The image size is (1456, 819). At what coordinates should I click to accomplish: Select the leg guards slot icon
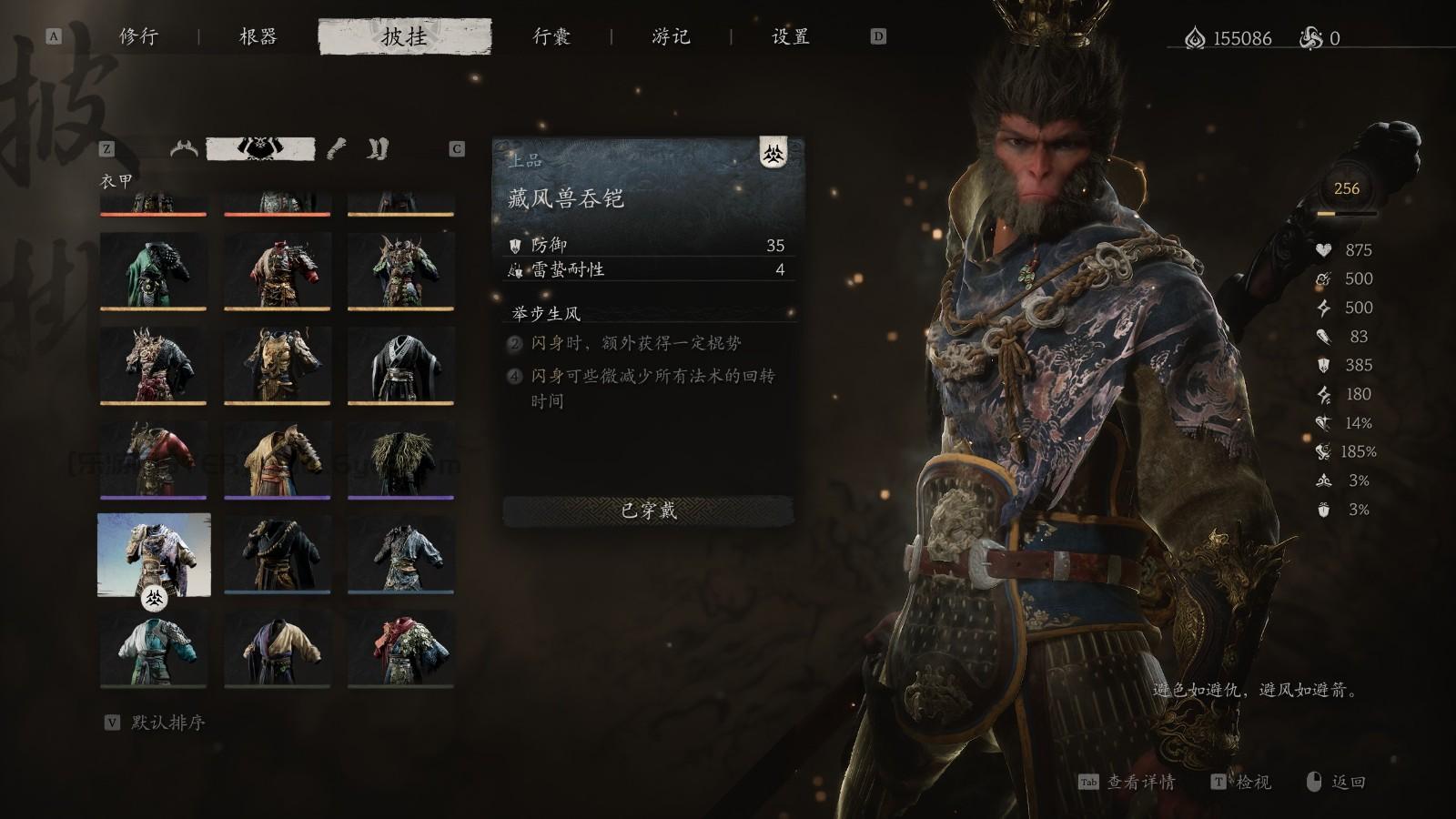click(x=380, y=147)
